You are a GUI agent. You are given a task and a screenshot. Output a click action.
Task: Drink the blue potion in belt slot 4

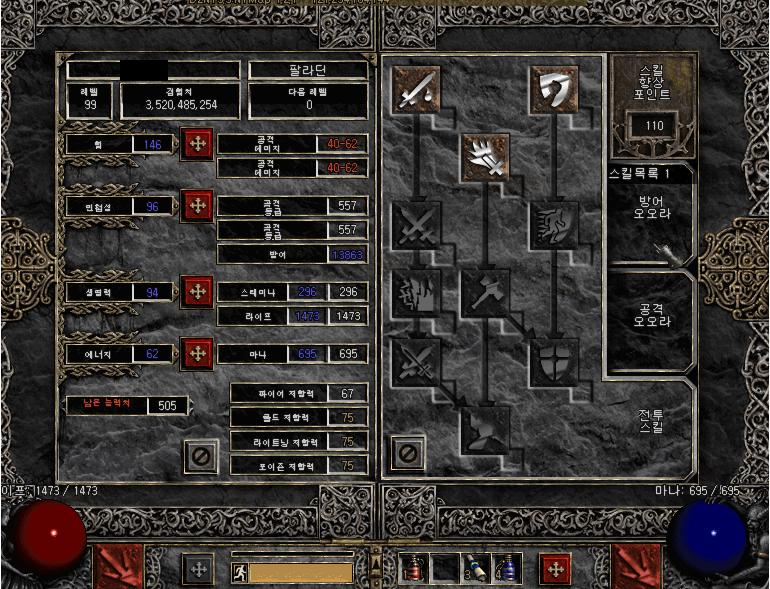coord(506,570)
